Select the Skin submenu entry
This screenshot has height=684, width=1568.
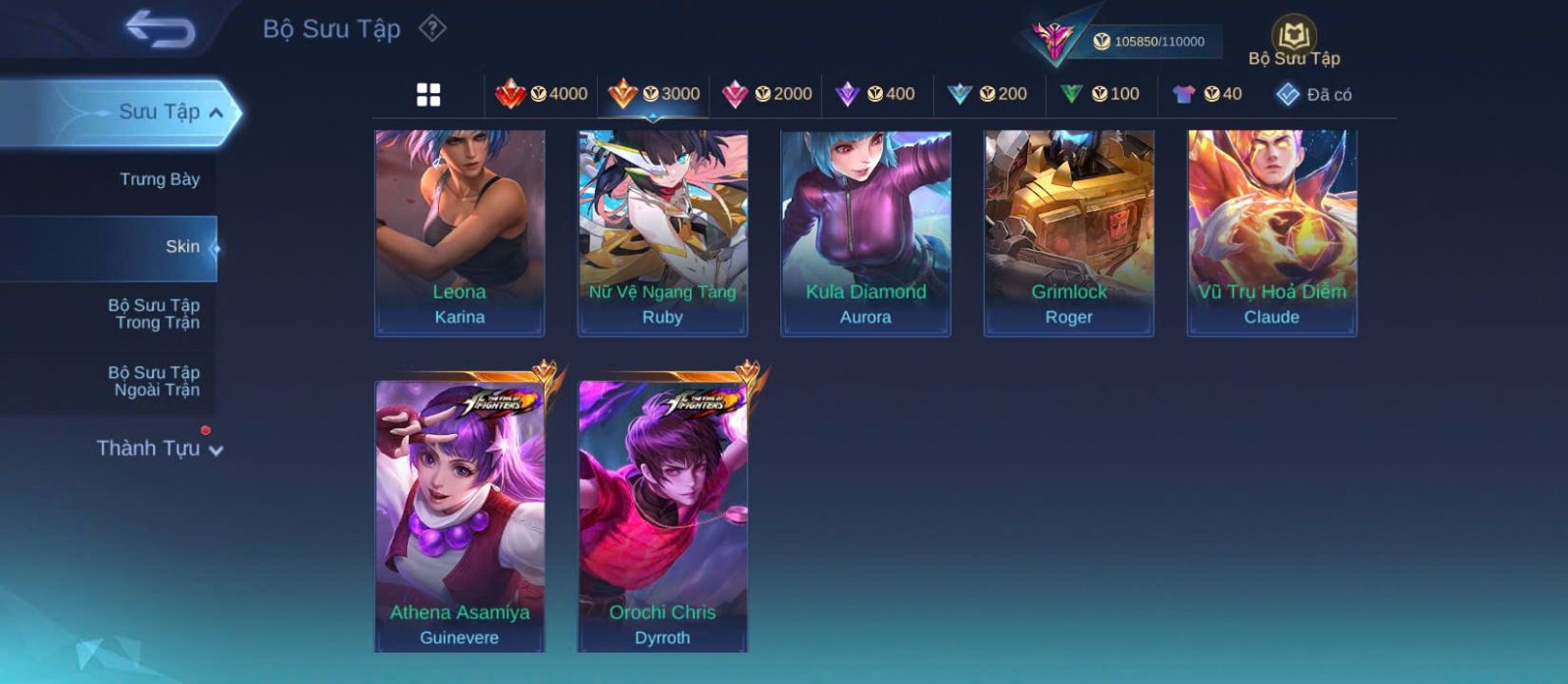coord(182,247)
